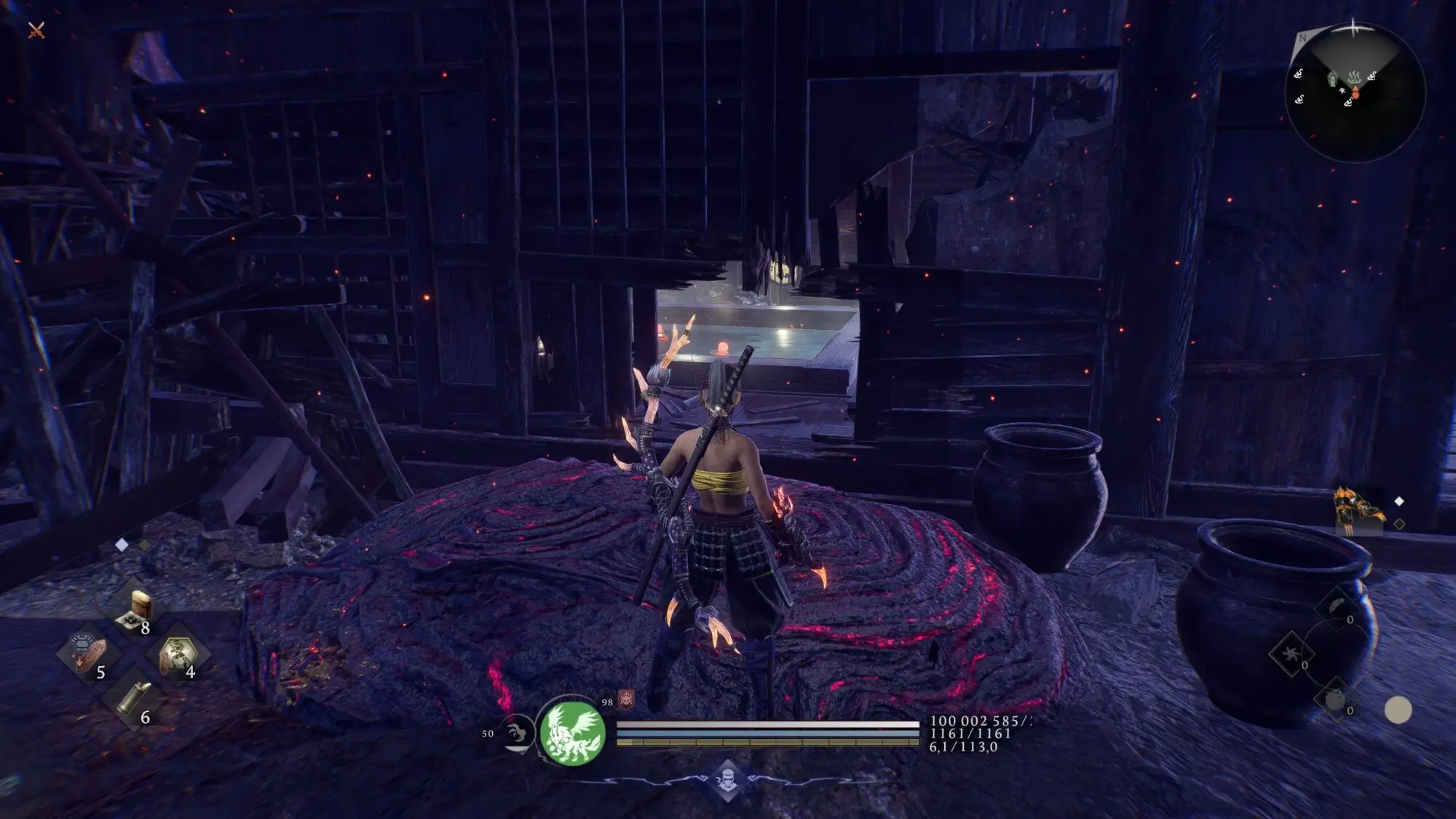Click the beige circle button

click(x=1397, y=710)
